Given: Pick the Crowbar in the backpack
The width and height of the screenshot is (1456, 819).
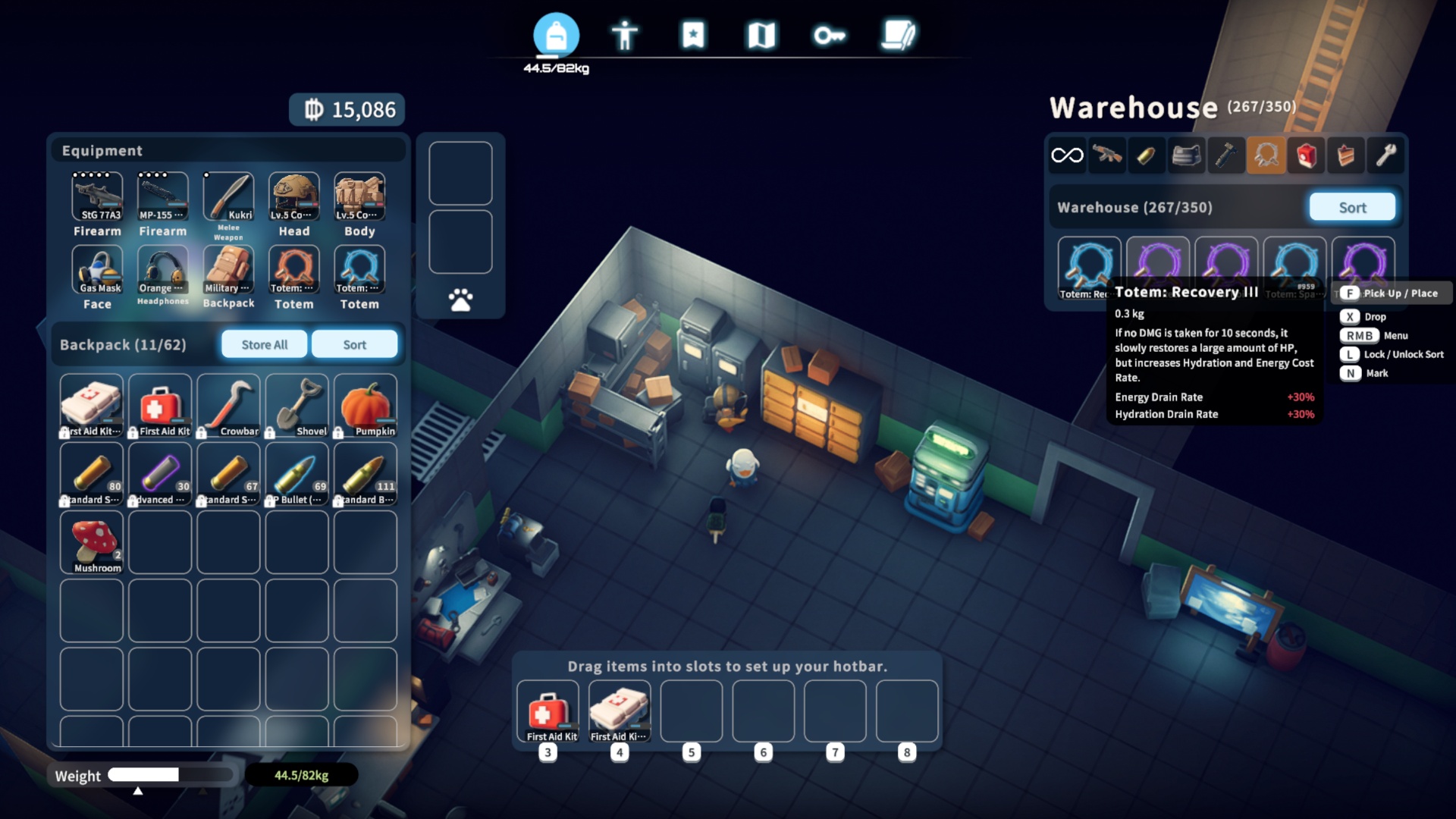Looking at the screenshot, I should click(x=228, y=406).
